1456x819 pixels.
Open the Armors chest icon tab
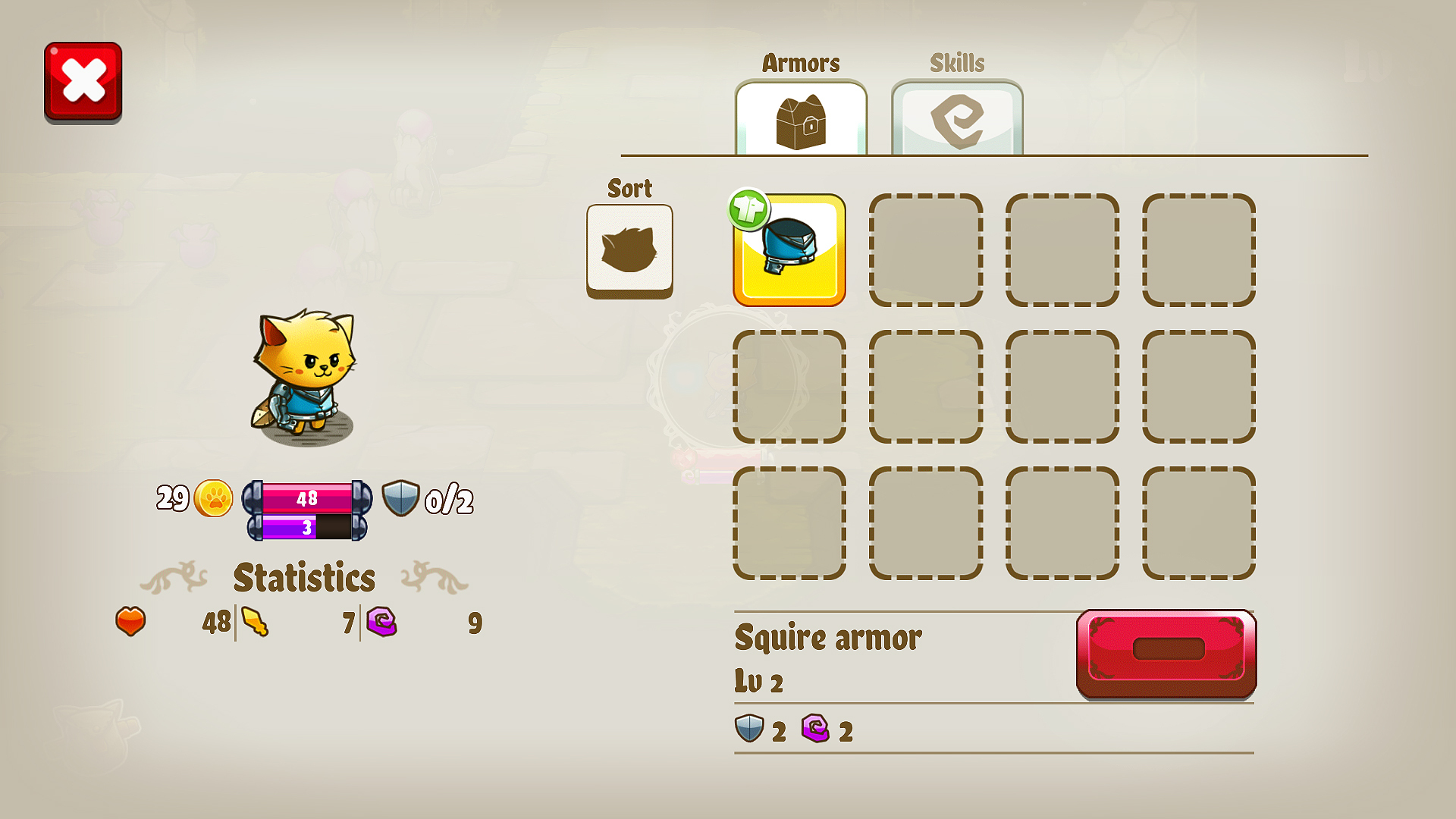(801, 118)
